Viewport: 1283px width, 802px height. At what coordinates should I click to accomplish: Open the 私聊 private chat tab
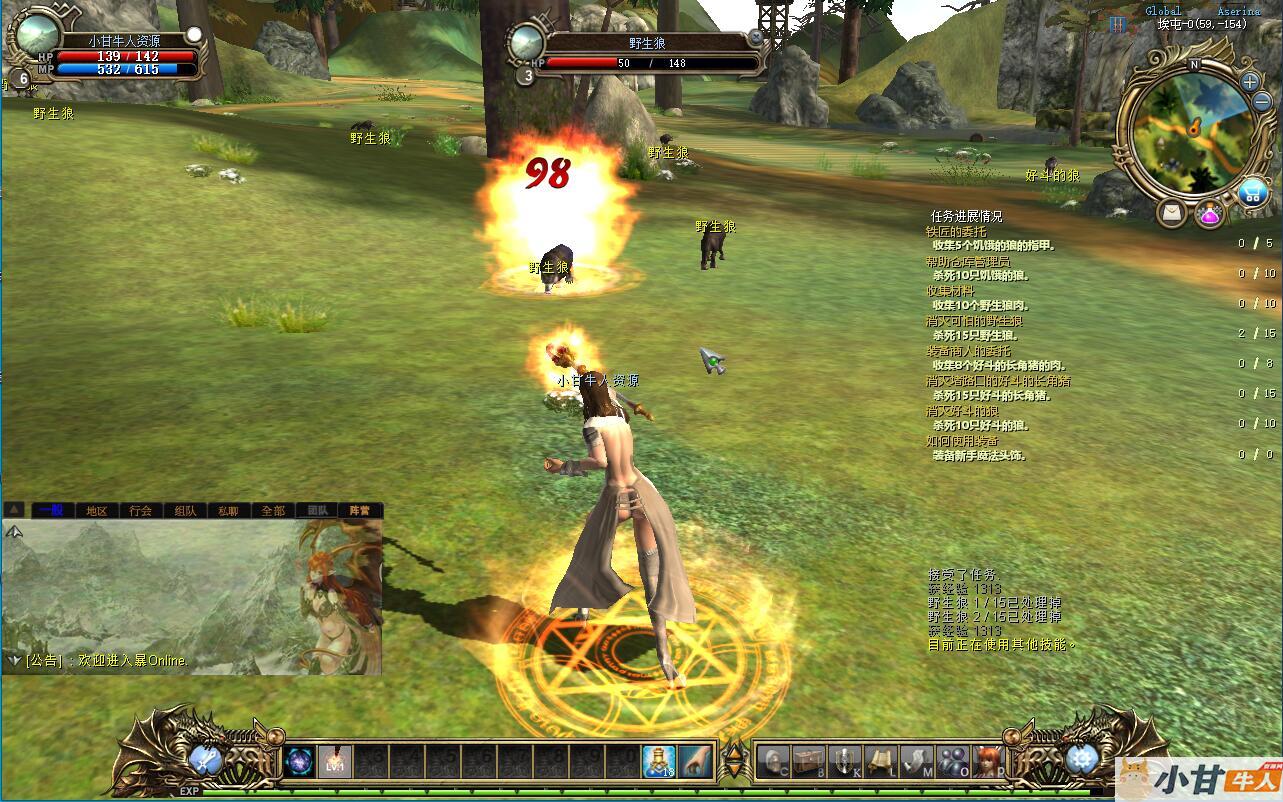coord(228,511)
